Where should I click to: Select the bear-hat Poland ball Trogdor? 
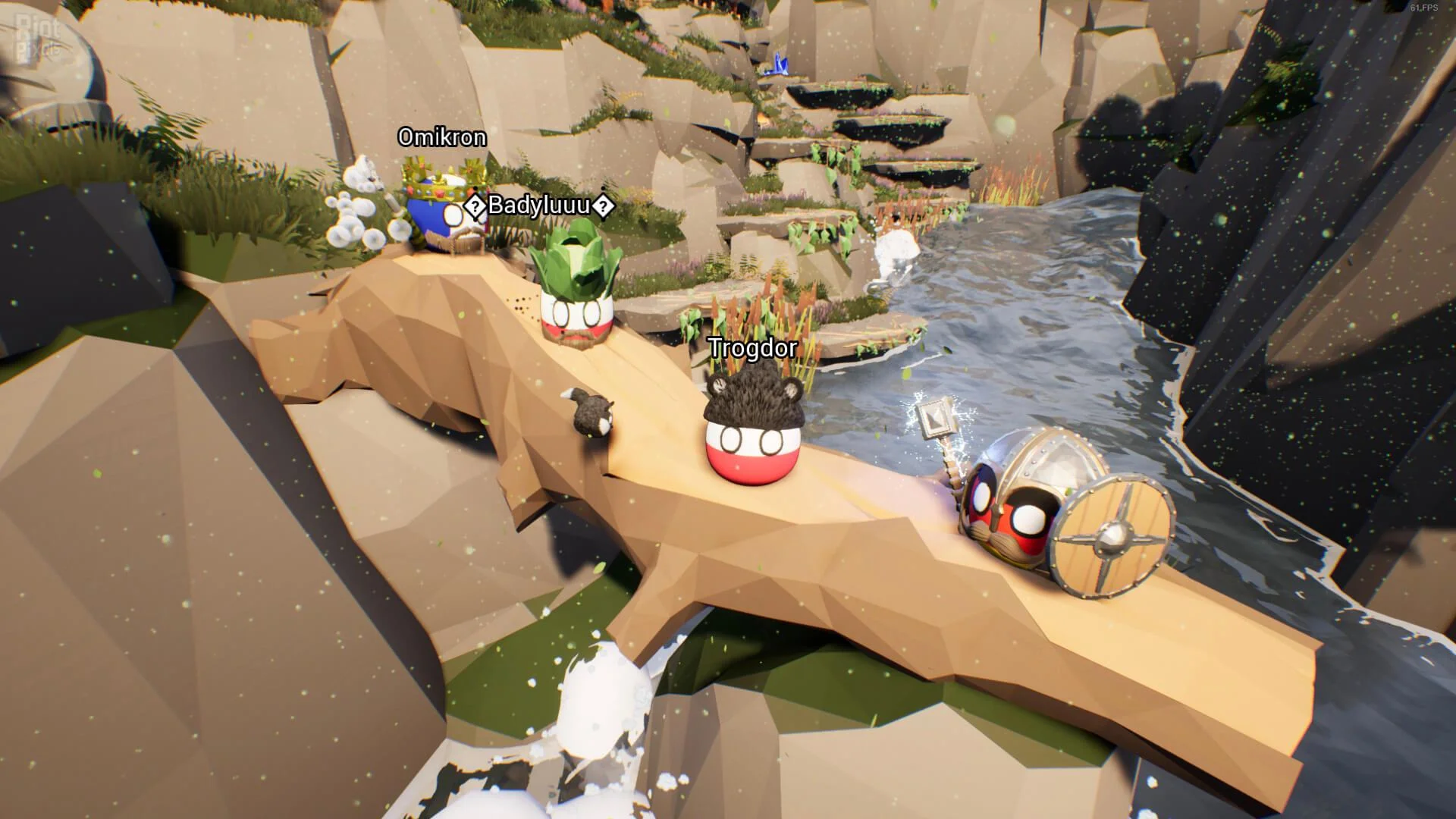[751, 440]
